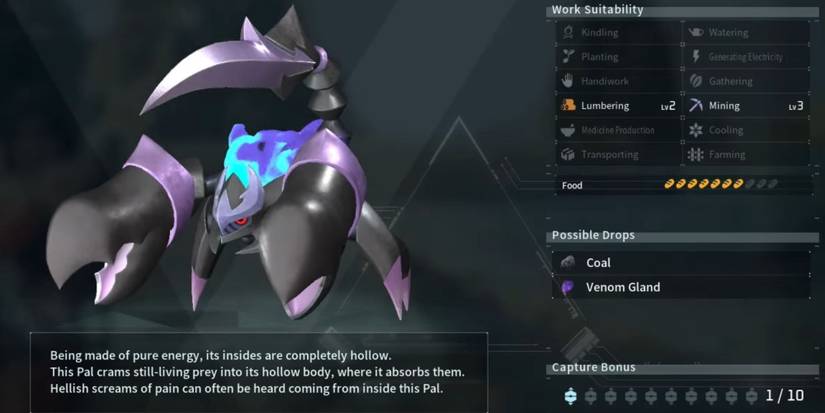This screenshot has width=825, height=413.
Task: Select the Mining work suitability entry
Action: 746,106
